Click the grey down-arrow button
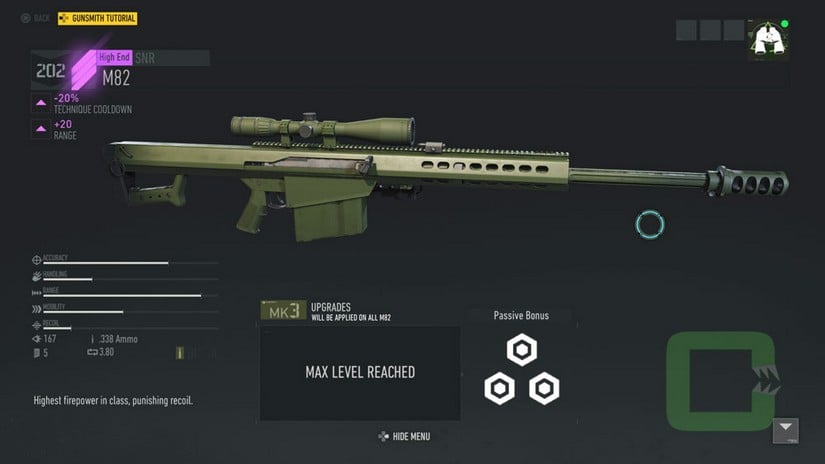The image size is (825, 464). [x=786, y=431]
